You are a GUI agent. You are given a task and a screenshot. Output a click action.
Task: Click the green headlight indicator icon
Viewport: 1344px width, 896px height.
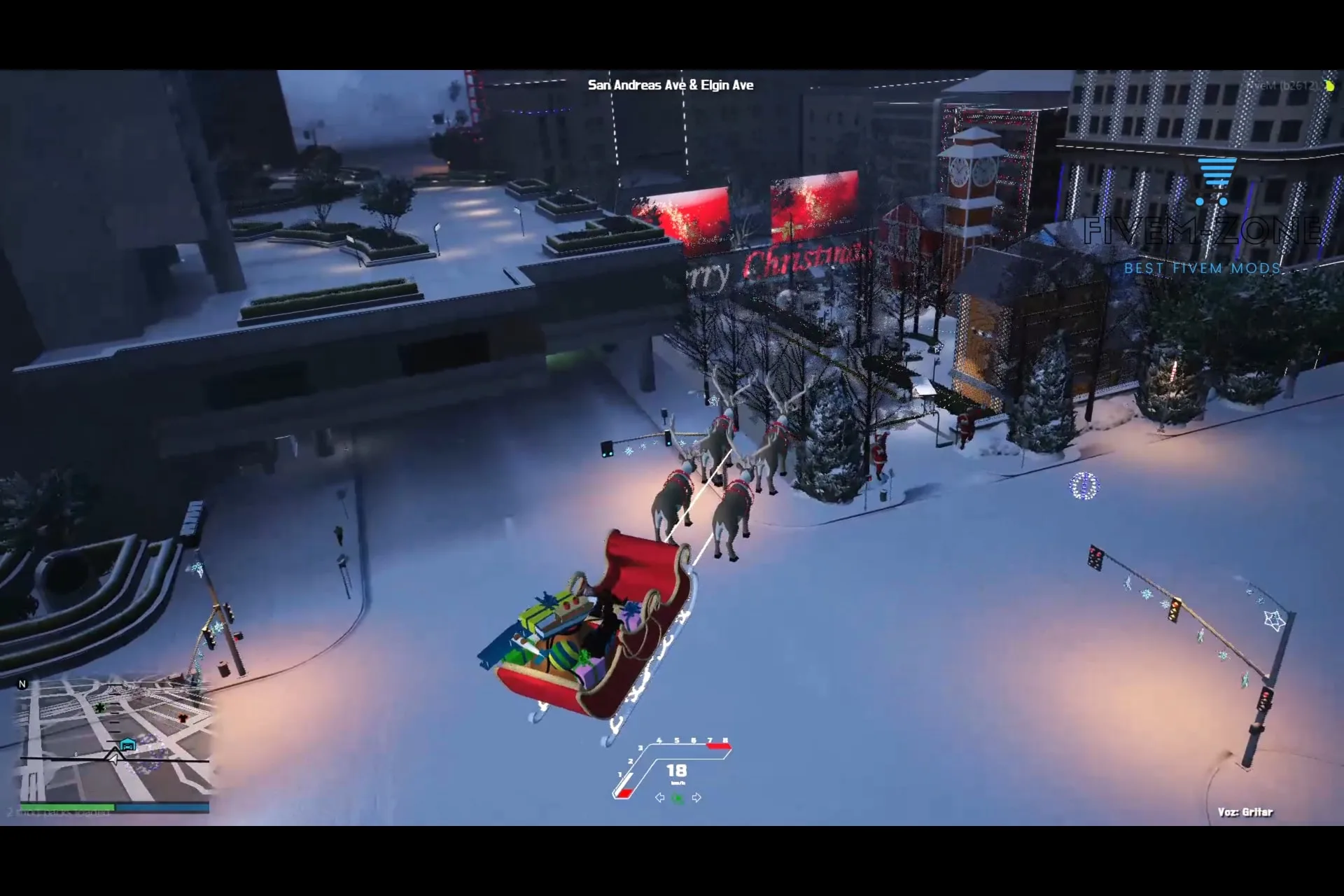678,798
